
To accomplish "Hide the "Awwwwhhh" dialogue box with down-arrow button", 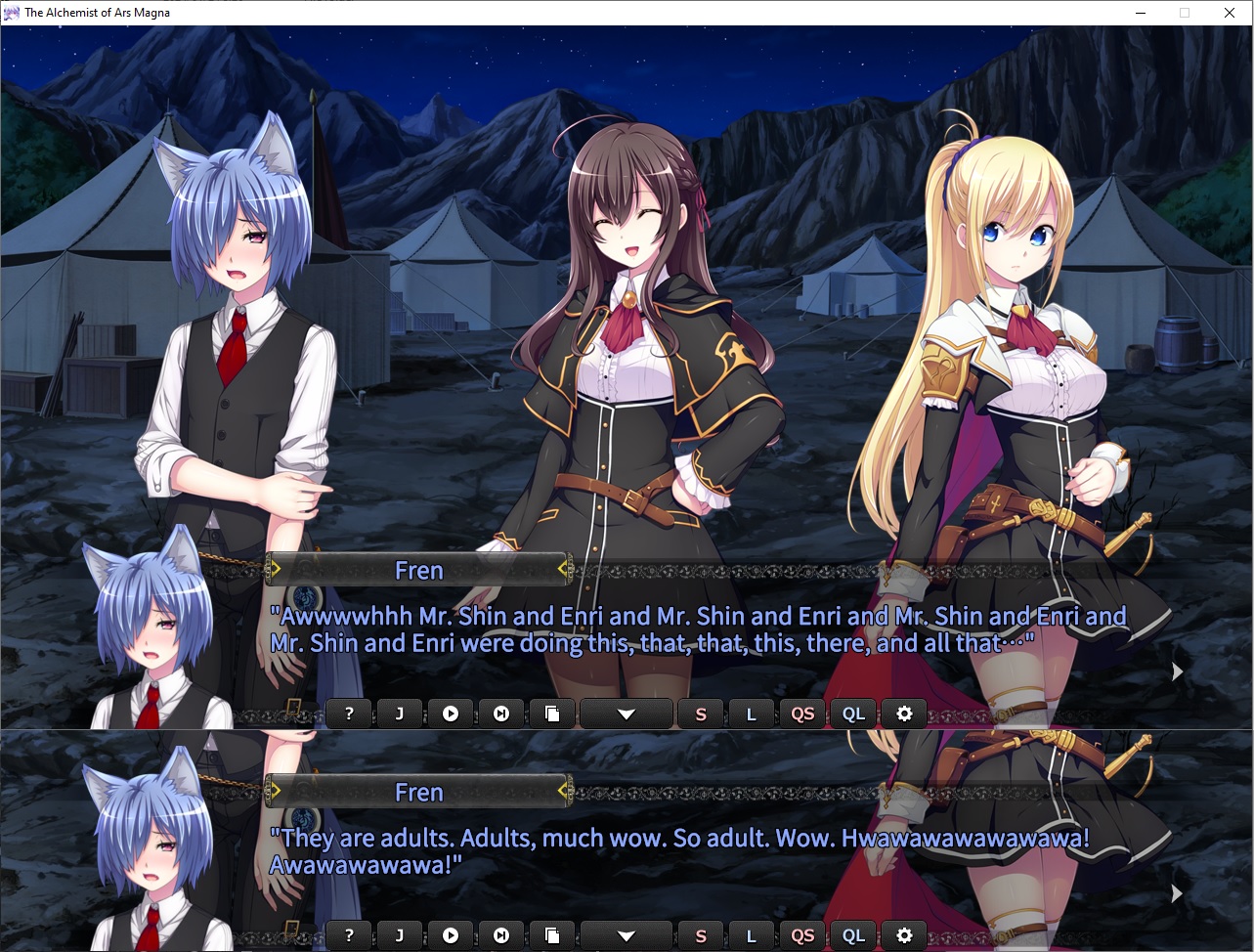I will 627,714.
